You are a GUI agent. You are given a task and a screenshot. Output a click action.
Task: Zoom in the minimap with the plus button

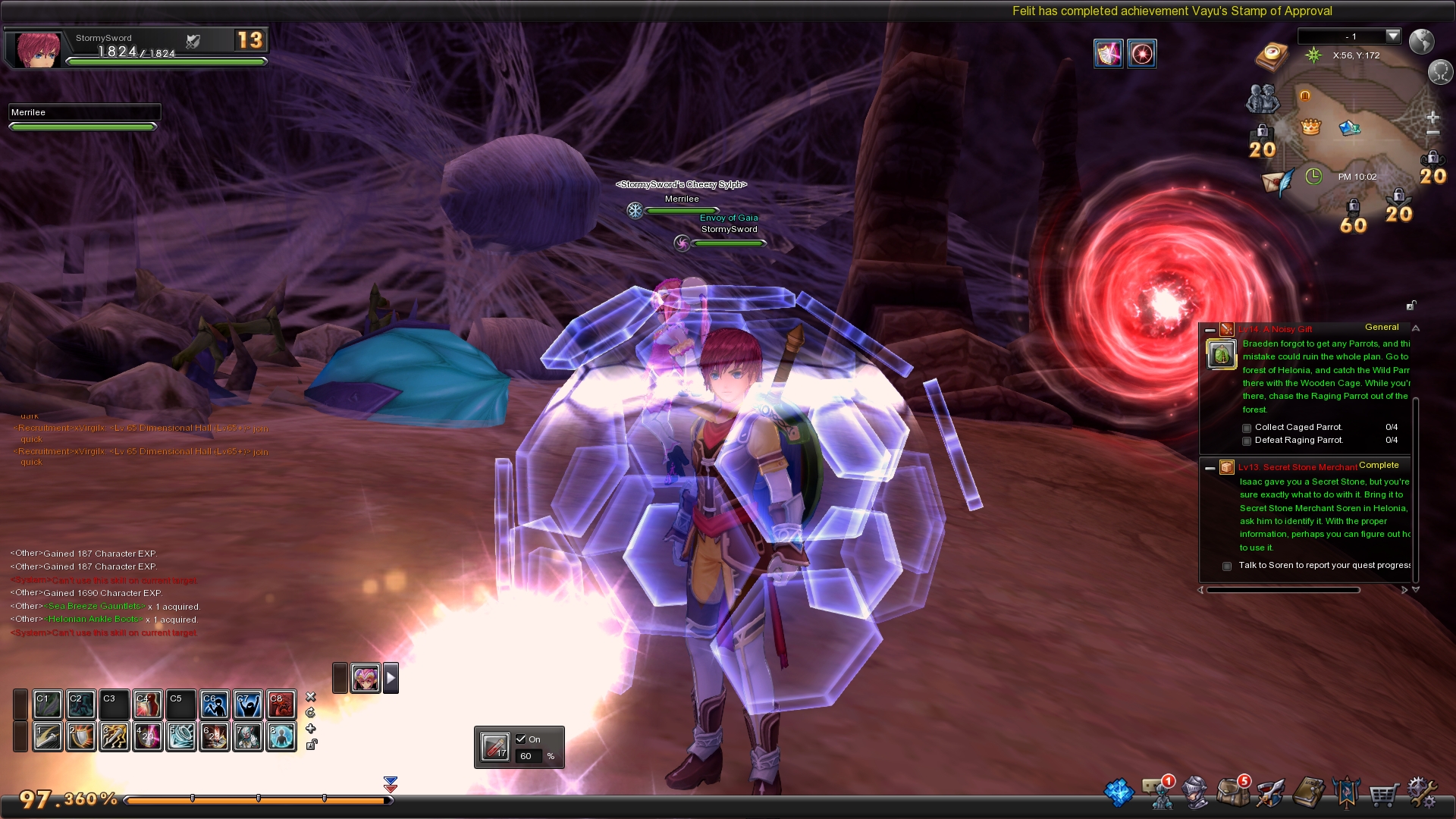(x=1432, y=118)
